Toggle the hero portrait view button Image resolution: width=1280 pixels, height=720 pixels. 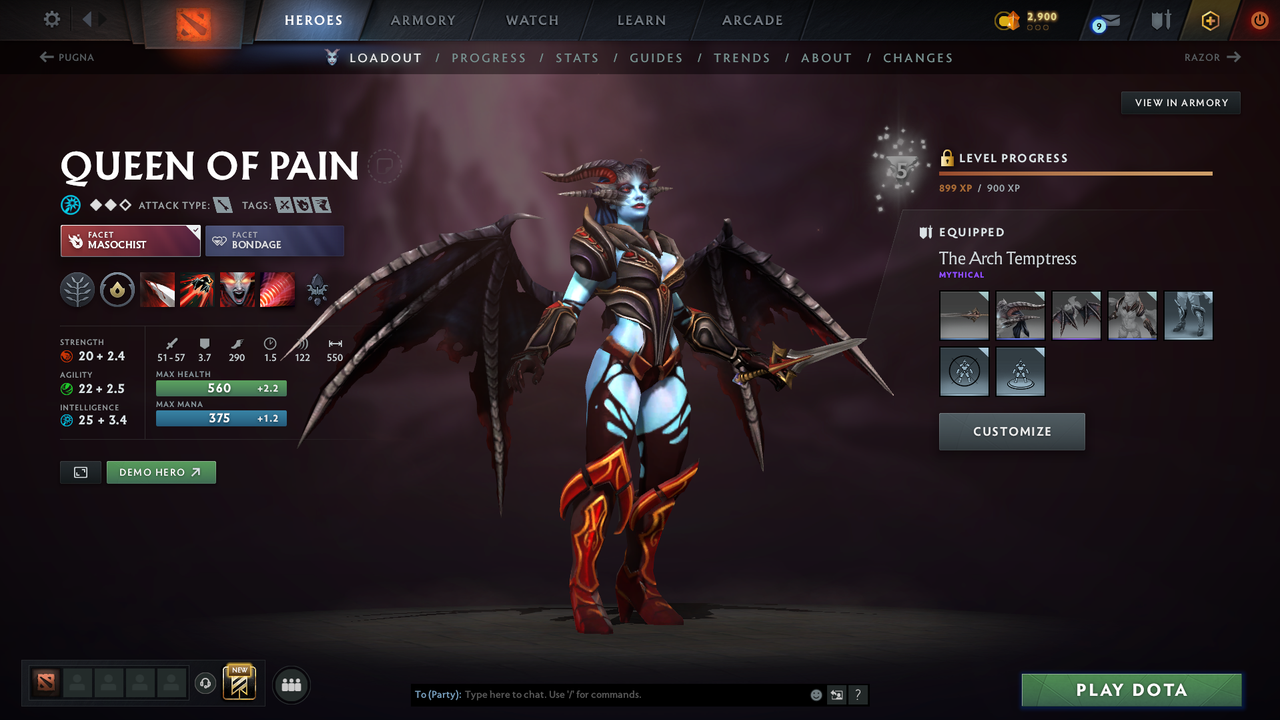[x=80, y=472]
